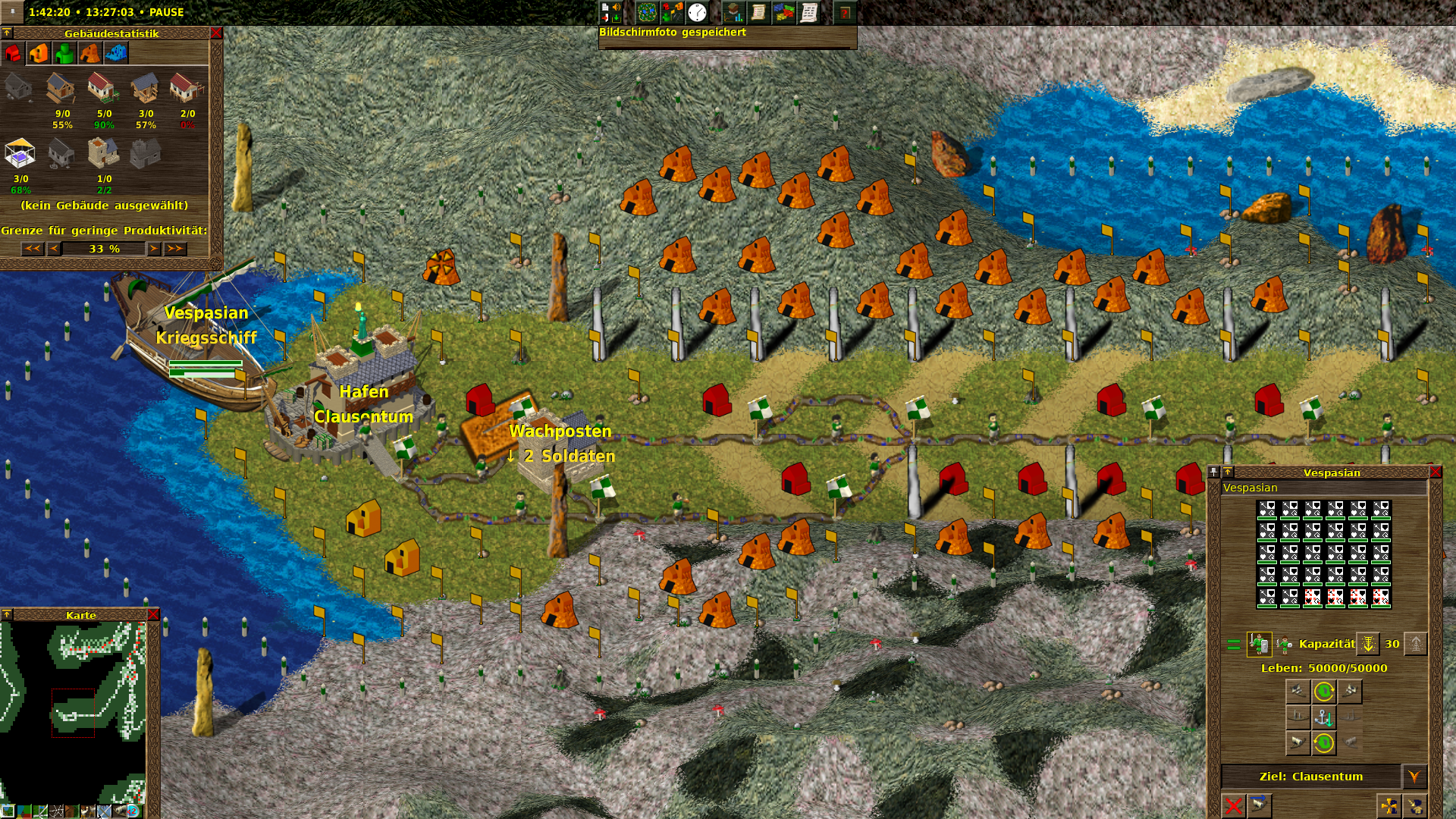The height and width of the screenshot is (819, 1456).
Task: Open the green big buildings tab
Action: coord(64,53)
